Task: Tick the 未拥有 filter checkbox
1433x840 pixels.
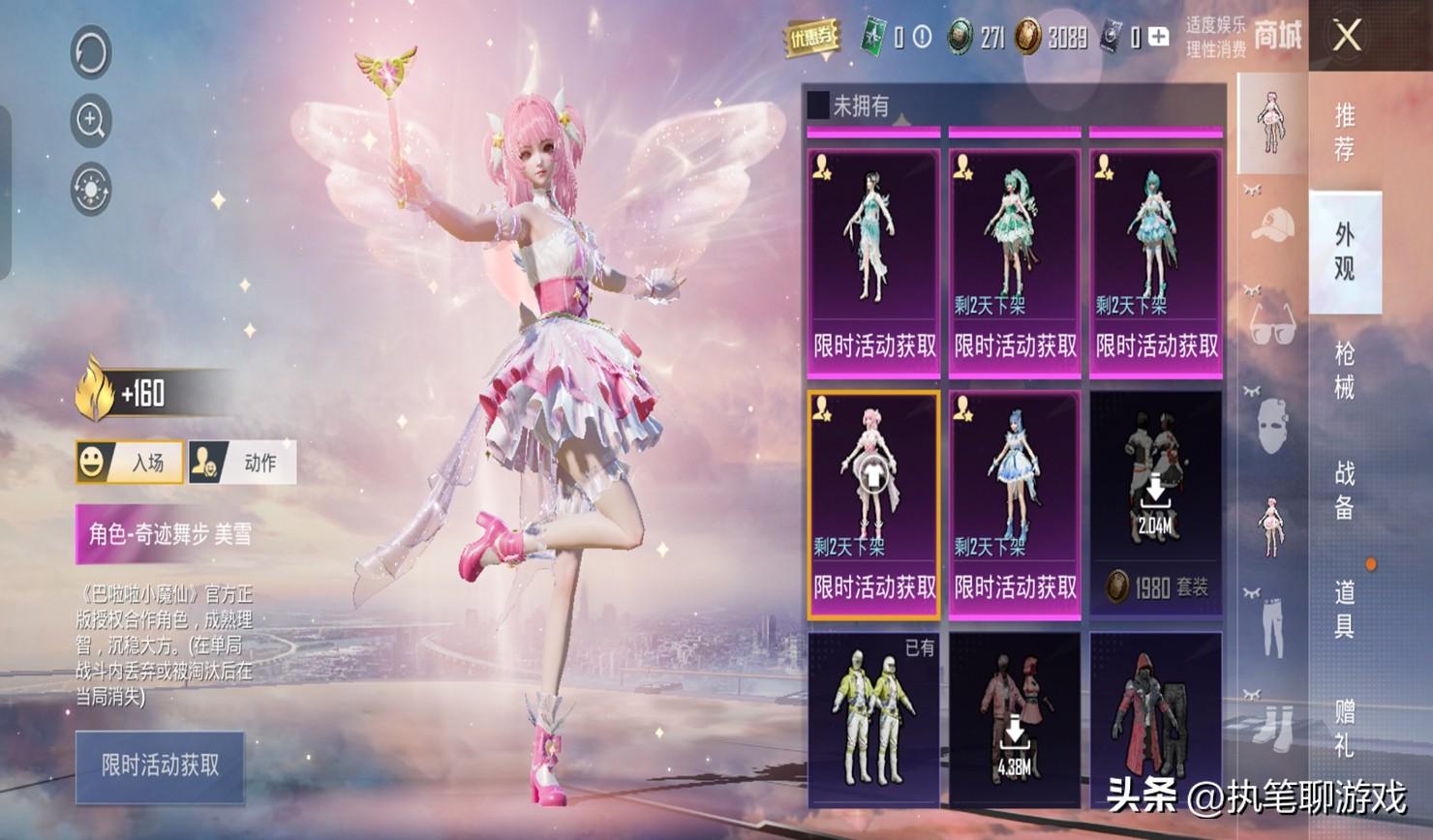Action: coord(818,105)
